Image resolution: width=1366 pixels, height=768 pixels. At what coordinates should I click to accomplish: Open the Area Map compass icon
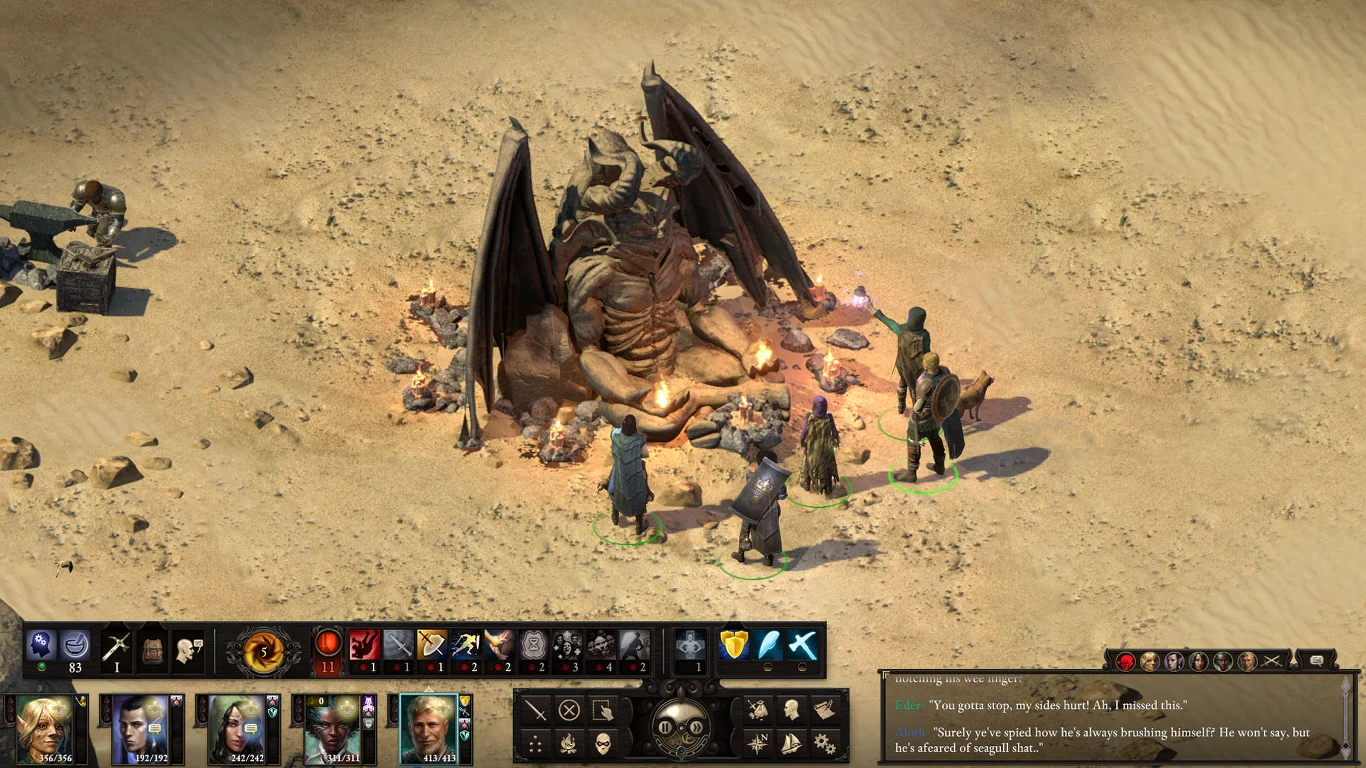[757, 742]
